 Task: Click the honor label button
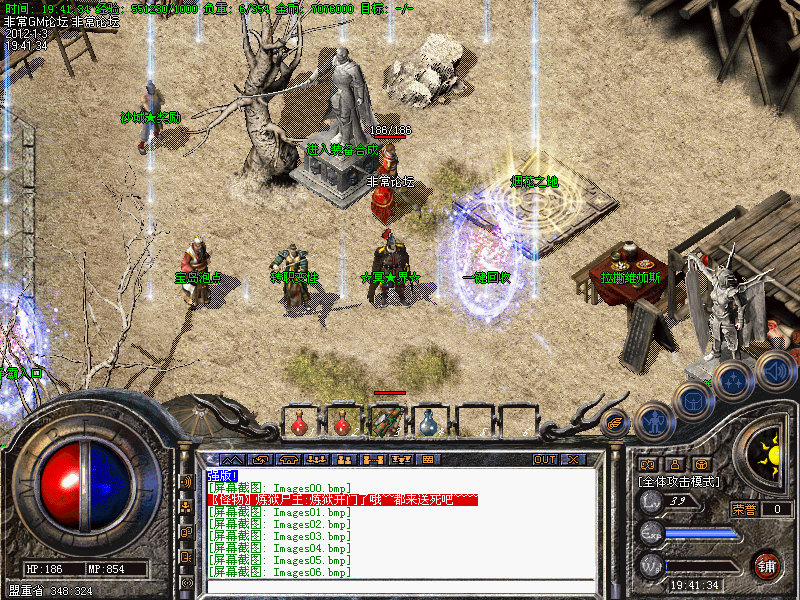pos(744,509)
